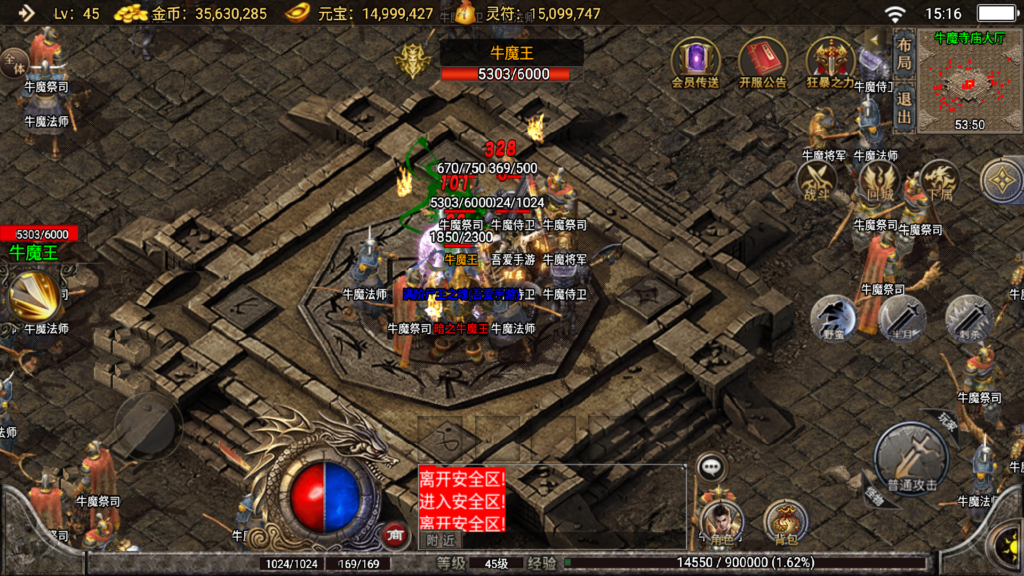Click the 全体 button at top left
The height and width of the screenshot is (576, 1024).
point(15,64)
